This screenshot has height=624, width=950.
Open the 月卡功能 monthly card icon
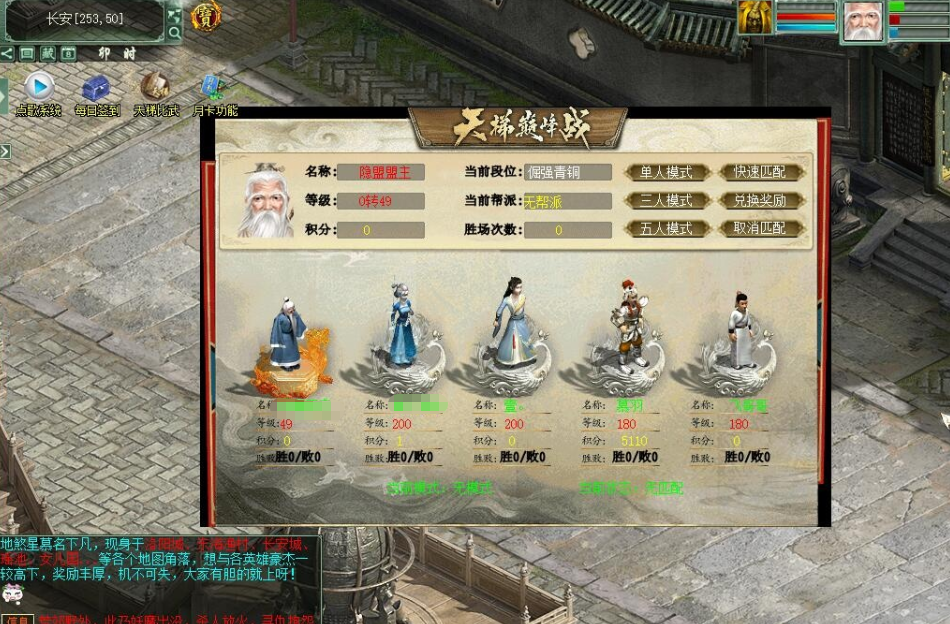click(x=213, y=87)
